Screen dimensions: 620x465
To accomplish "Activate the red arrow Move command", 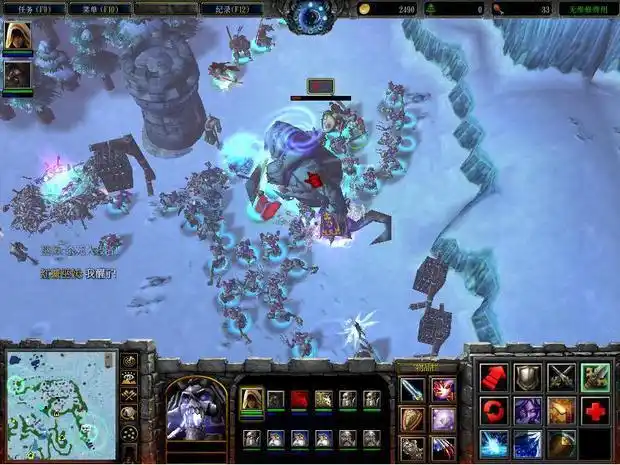I will pyautogui.click(x=494, y=377).
